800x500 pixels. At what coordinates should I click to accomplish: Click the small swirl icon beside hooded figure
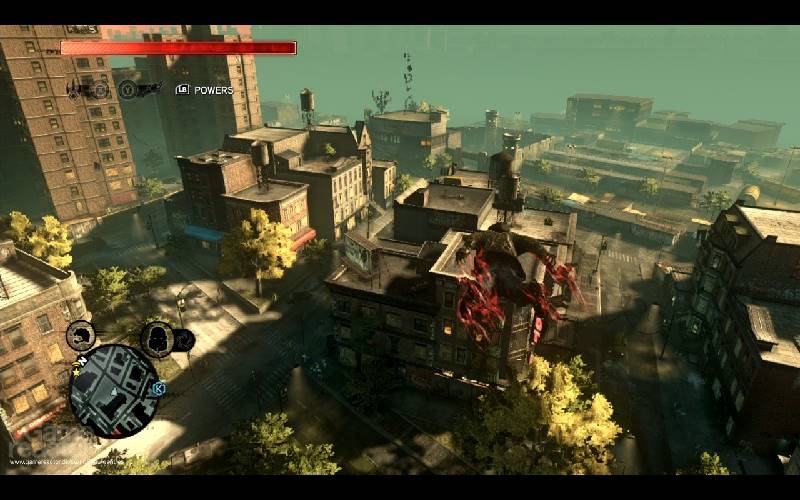coord(184,342)
